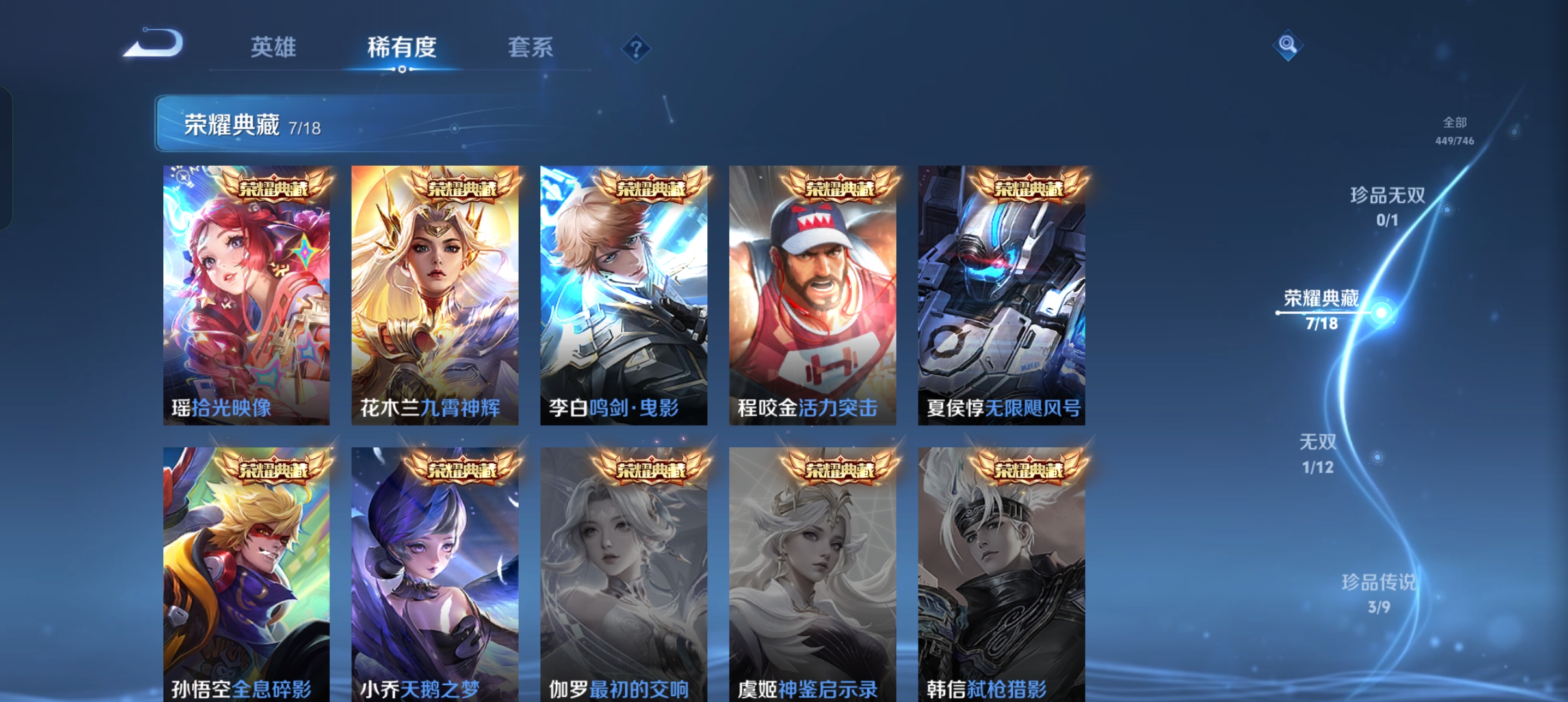
Task: Open the 花木兰 九霄神辉 skin card
Action: coord(434,296)
